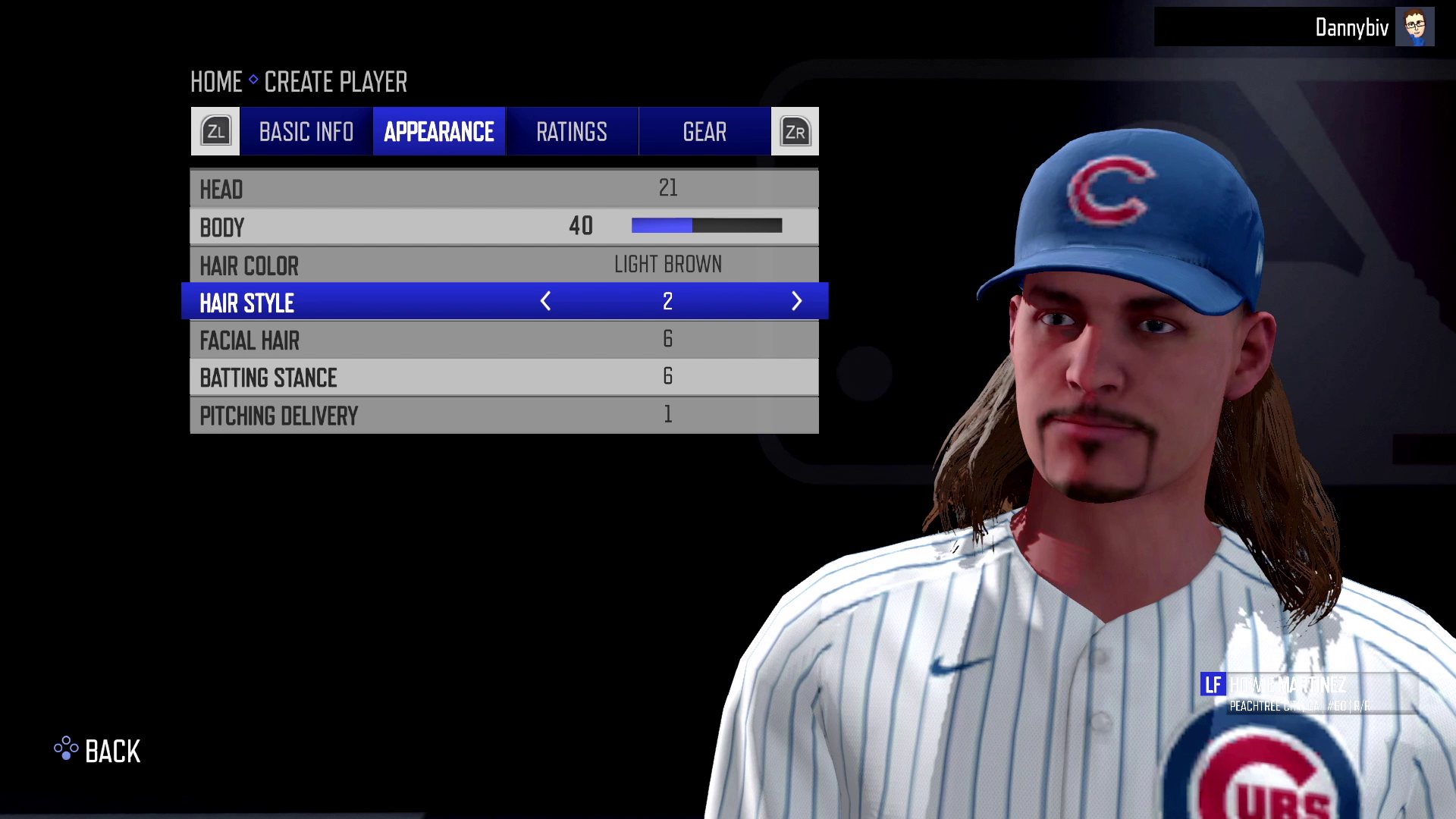Select the Head option row

tap(504, 188)
